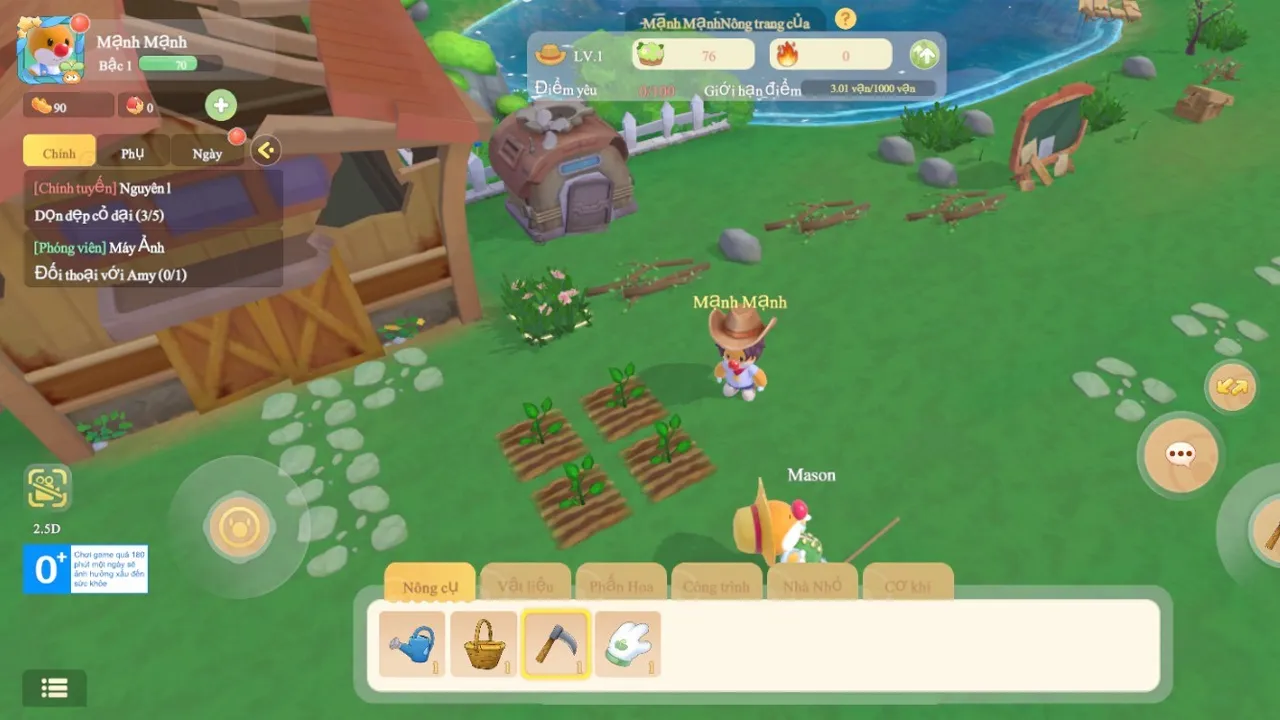Open the chat speech bubble button
Screen dimensions: 1280x720
click(x=1181, y=455)
